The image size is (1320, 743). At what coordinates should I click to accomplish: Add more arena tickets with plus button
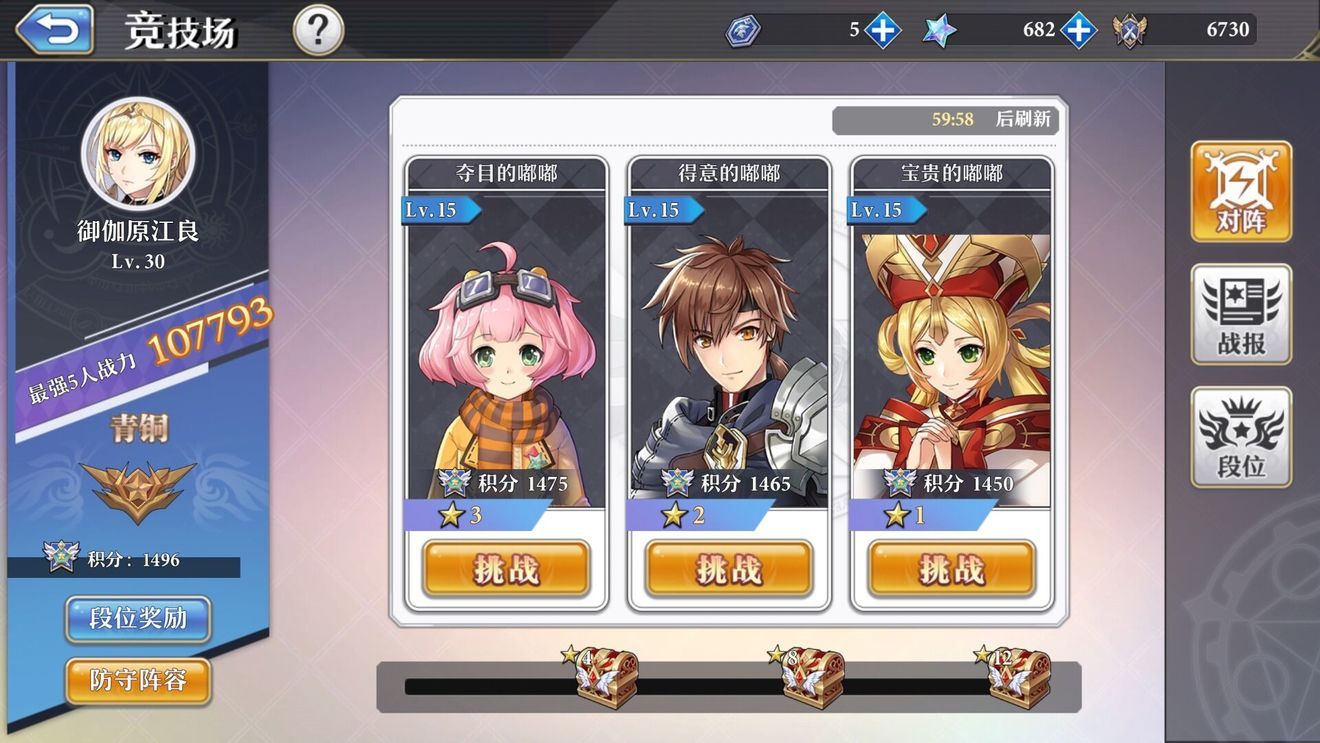tap(882, 30)
